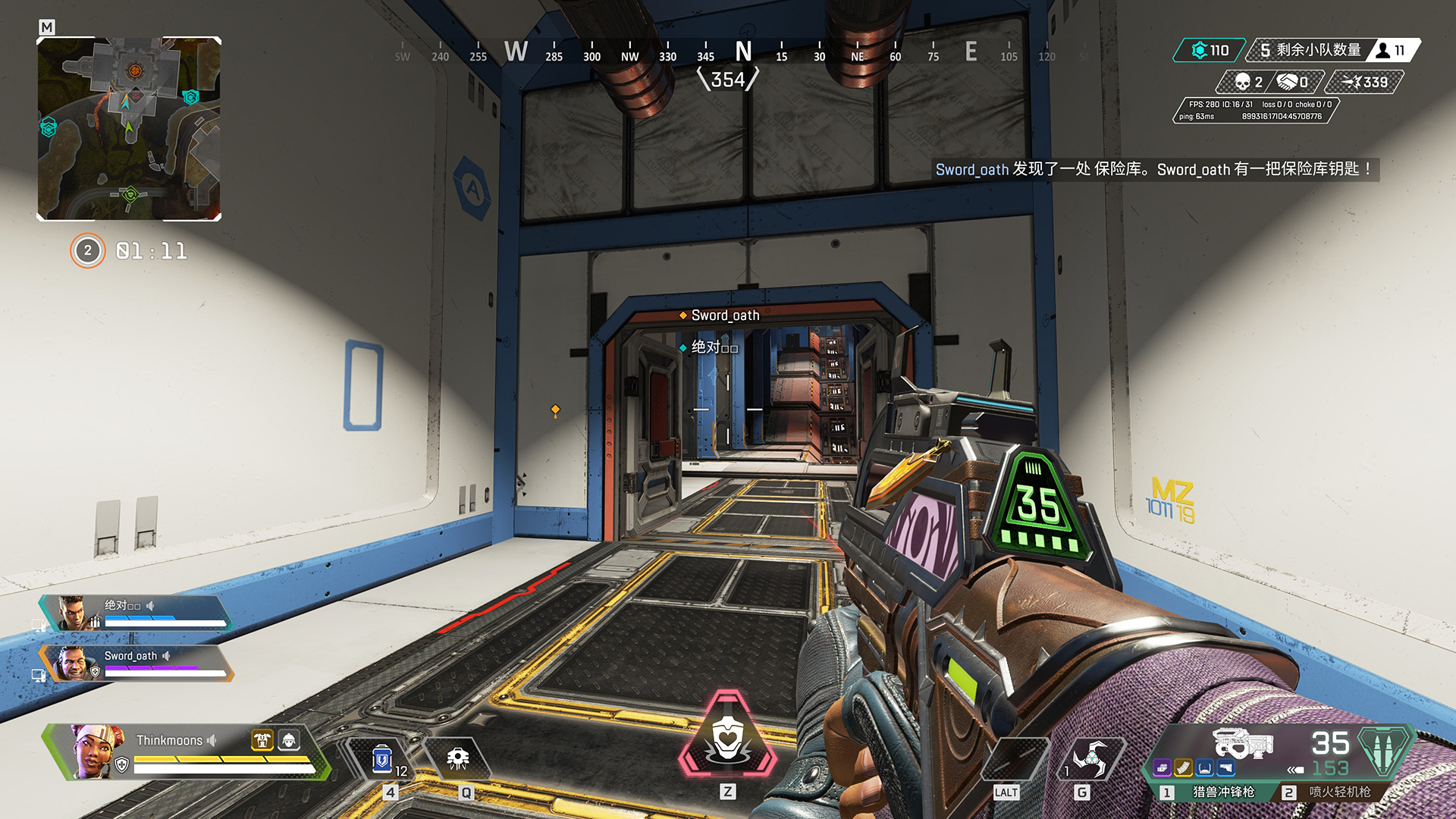This screenshot has width=1456, height=819.
Task: Click the empty LALT ability slot
Action: coord(1014,759)
